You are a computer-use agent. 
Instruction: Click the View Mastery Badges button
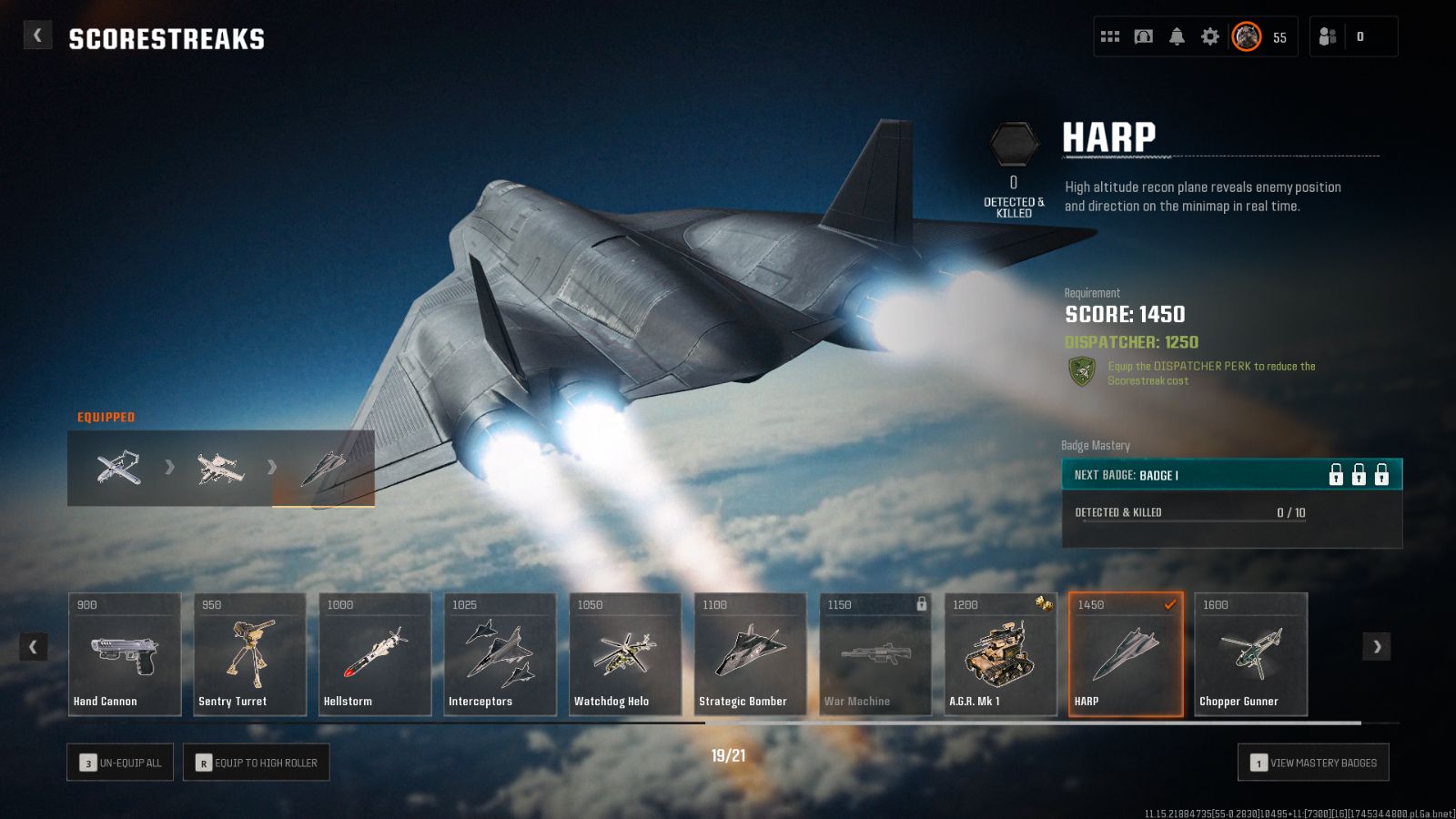pyautogui.click(x=1313, y=762)
